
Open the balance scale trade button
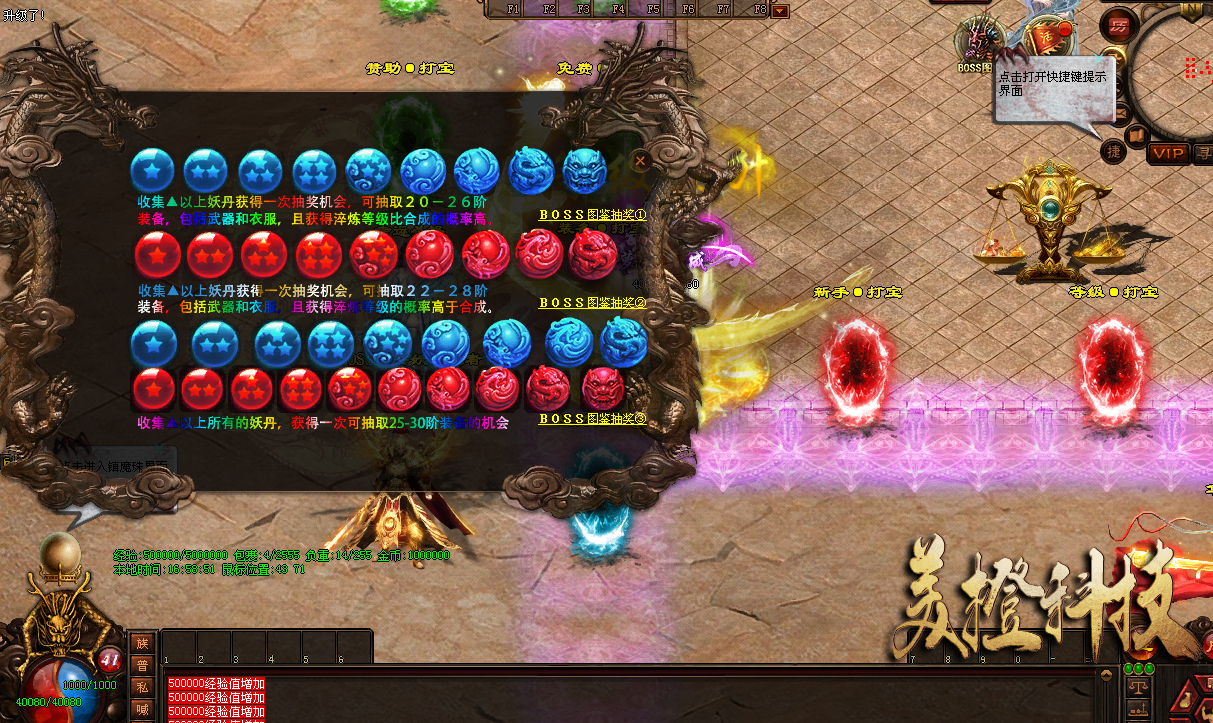coord(1137,687)
